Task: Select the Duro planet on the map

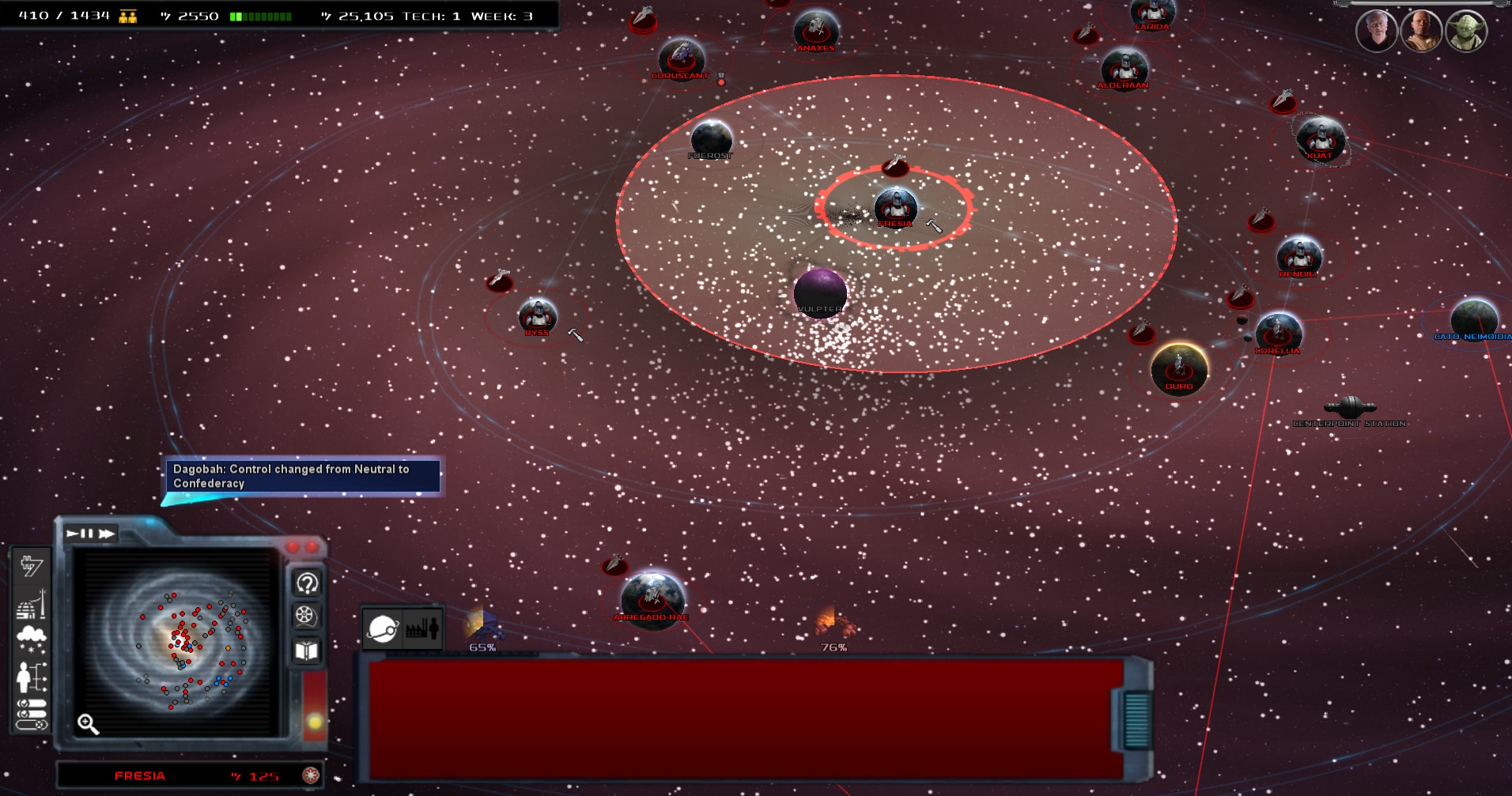Action: point(1179,368)
